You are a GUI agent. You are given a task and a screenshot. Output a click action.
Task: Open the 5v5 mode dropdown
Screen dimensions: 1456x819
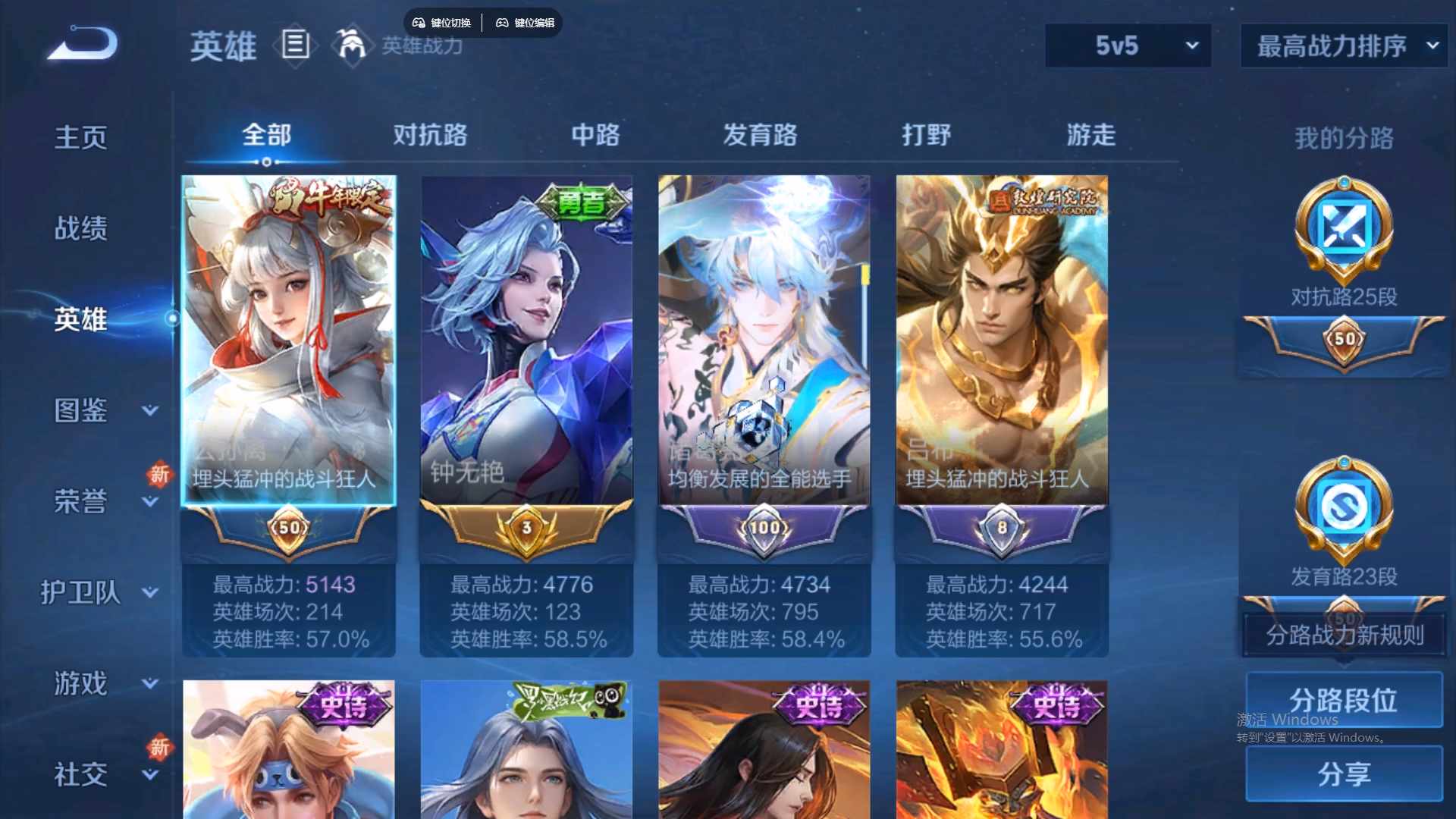[1128, 45]
